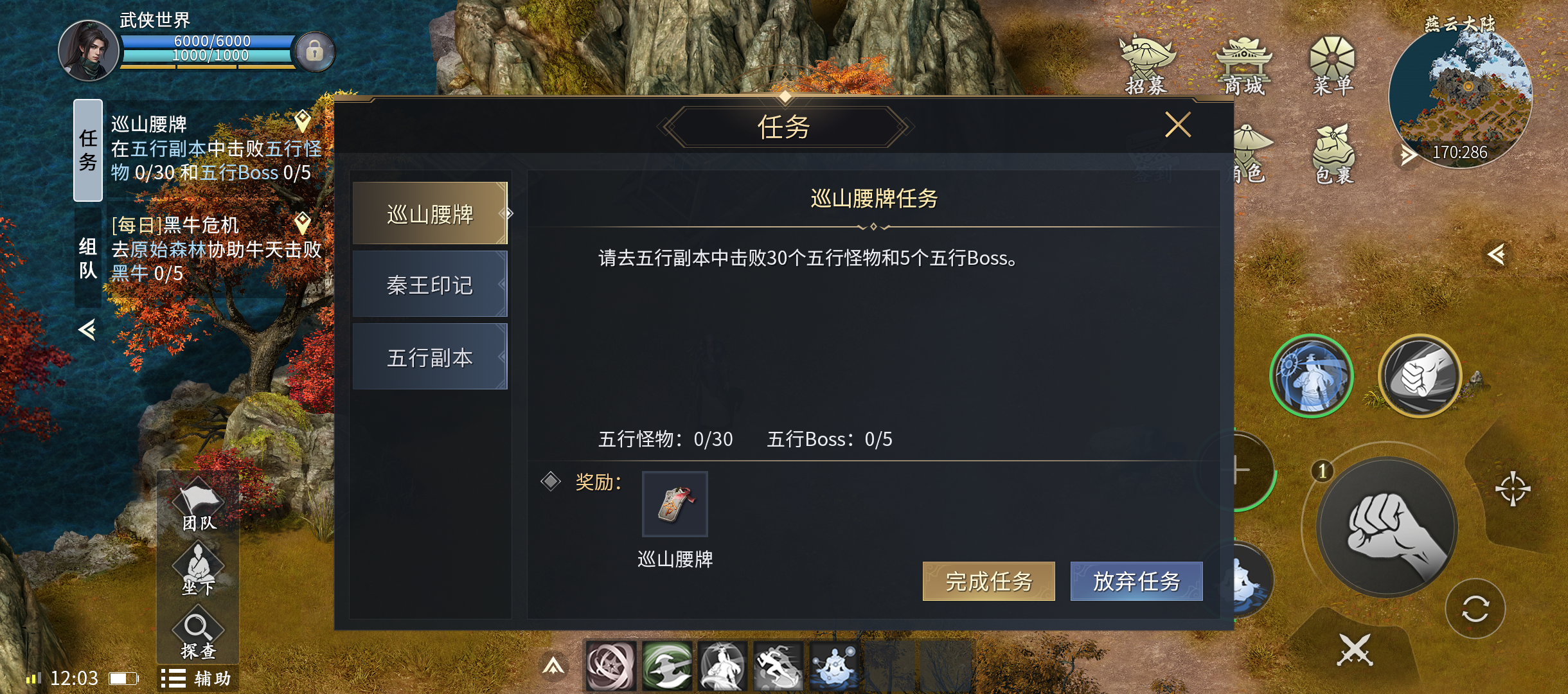Open the 菜单 main menu
1568x694 pixels.
[1333, 66]
